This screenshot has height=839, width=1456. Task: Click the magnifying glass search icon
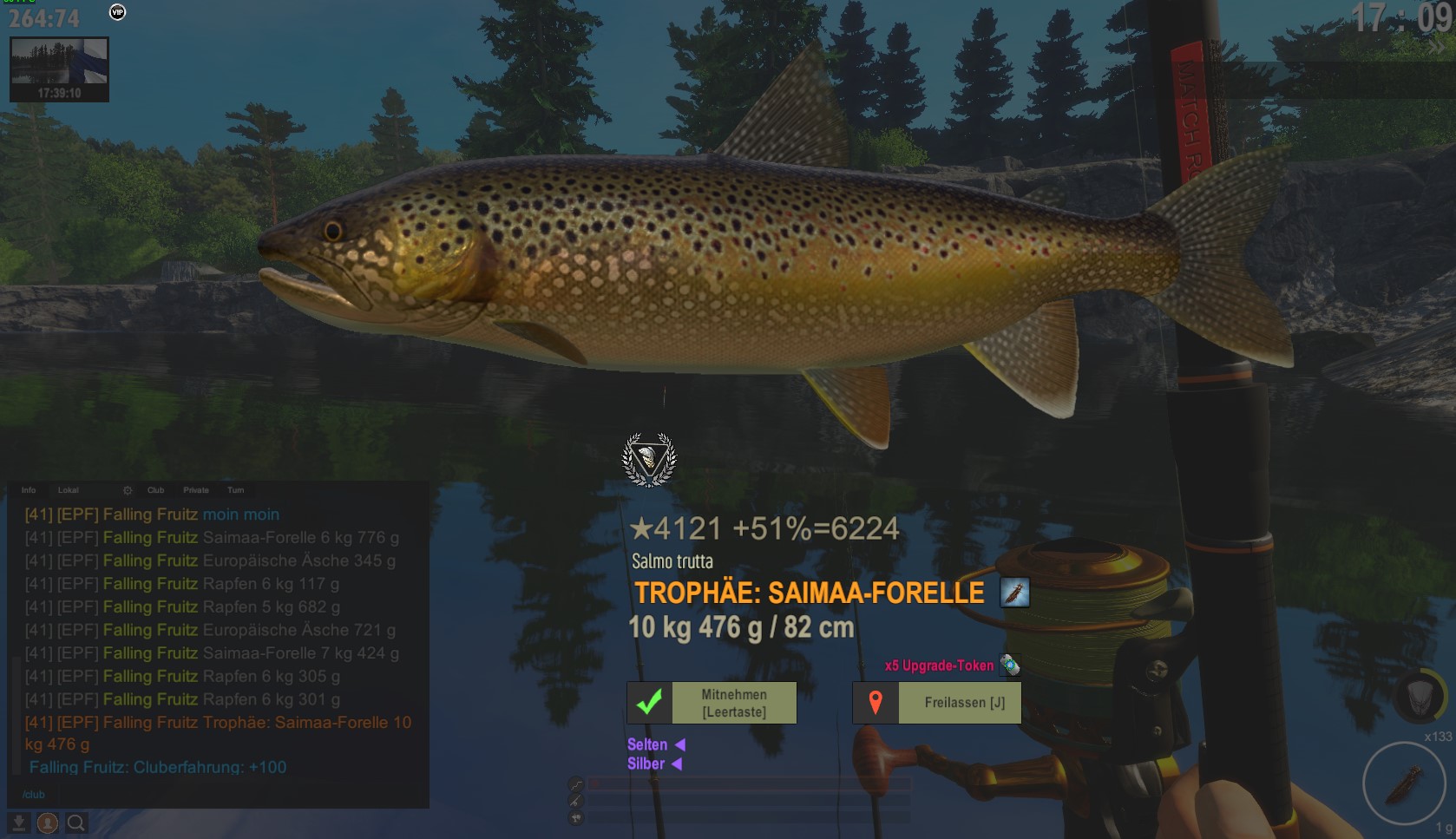(76, 823)
